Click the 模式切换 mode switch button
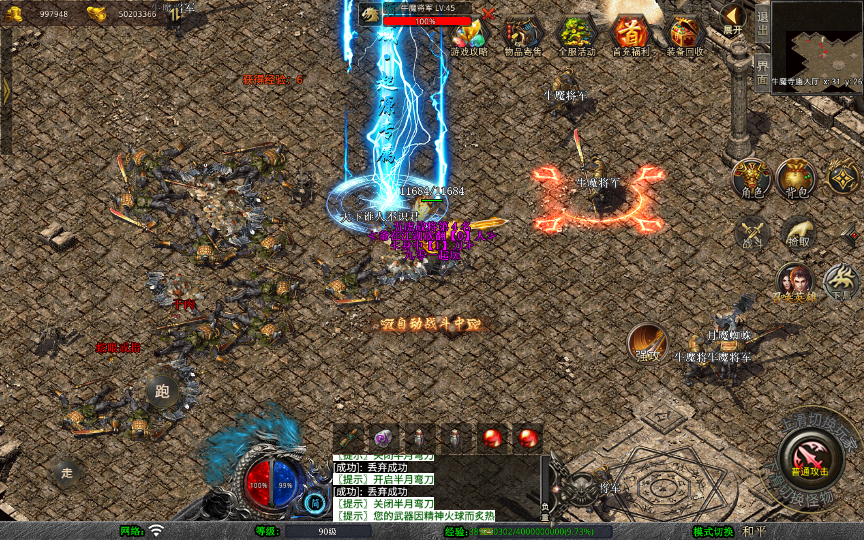The image size is (864, 540). tap(714, 531)
